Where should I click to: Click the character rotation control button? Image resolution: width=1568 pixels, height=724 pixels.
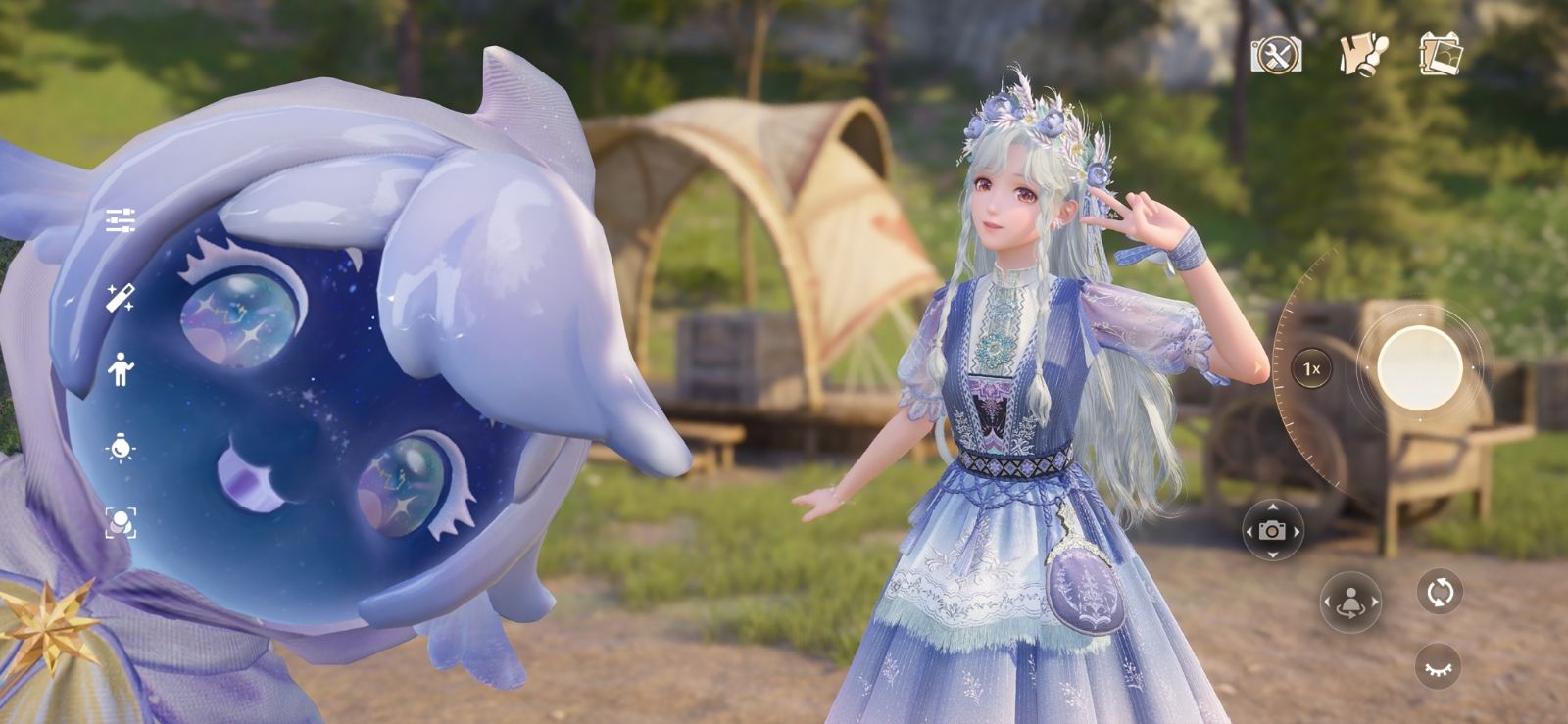click(1350, 603)
